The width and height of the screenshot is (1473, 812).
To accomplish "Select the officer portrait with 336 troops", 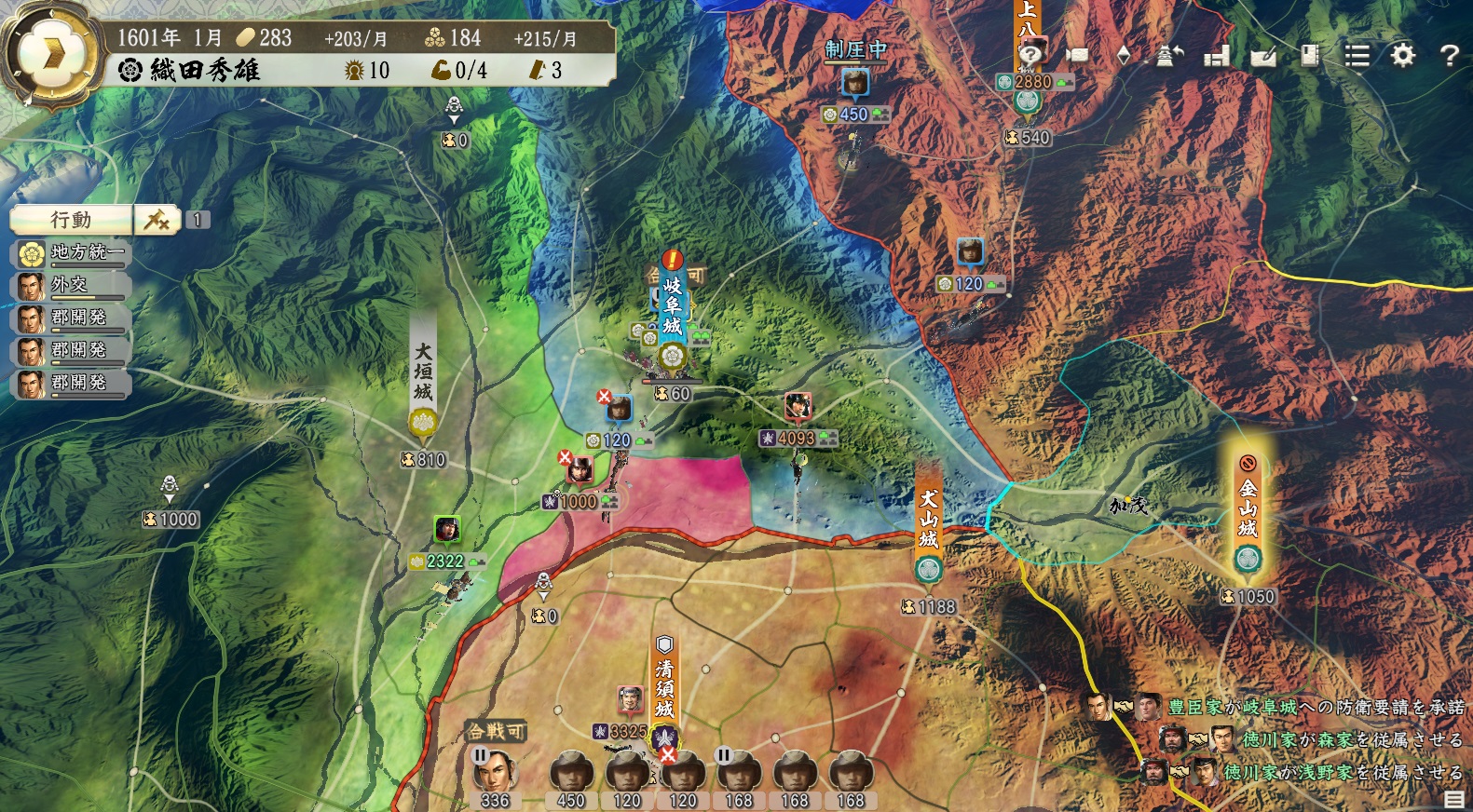I will coord(495,773).
